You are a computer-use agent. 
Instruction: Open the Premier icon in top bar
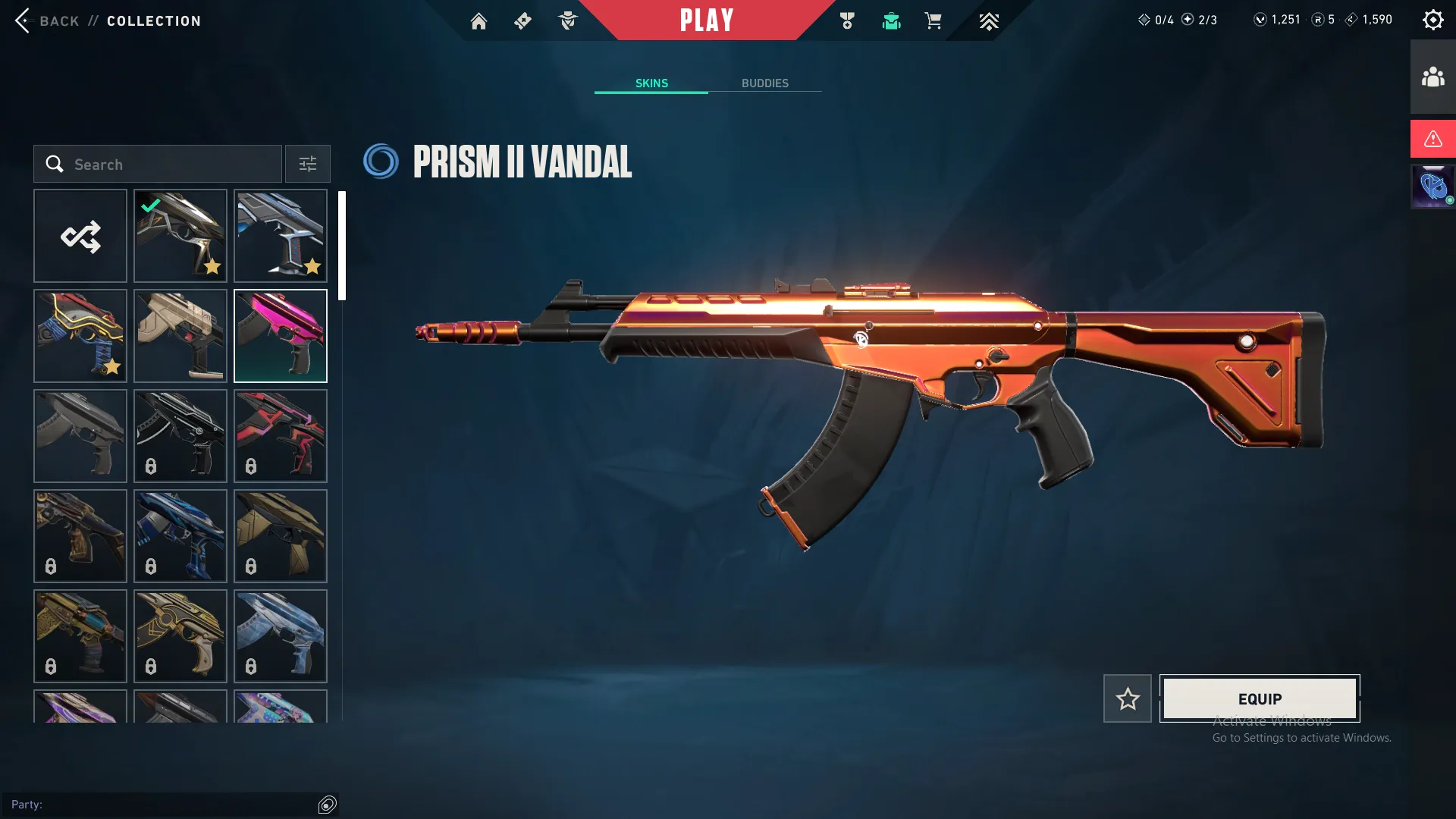(x=988, y=20)
